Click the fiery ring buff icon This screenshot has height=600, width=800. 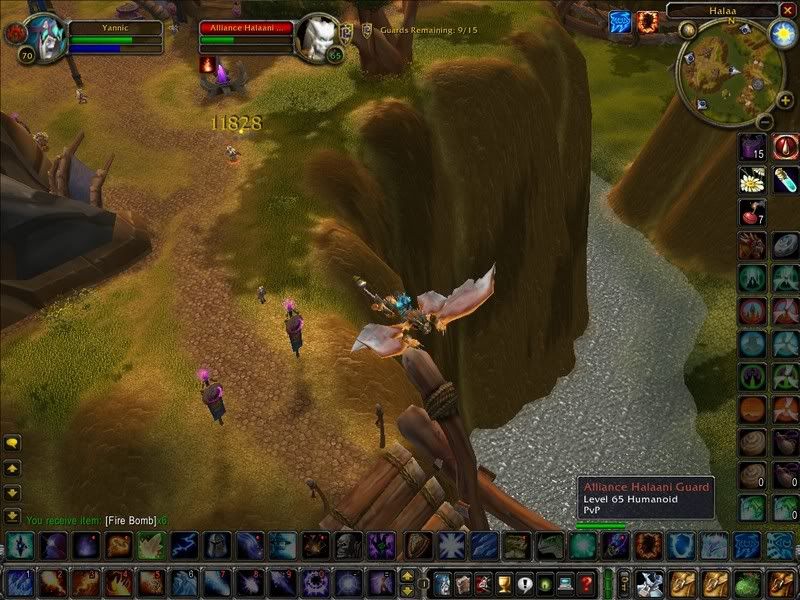tap(650, 21)
